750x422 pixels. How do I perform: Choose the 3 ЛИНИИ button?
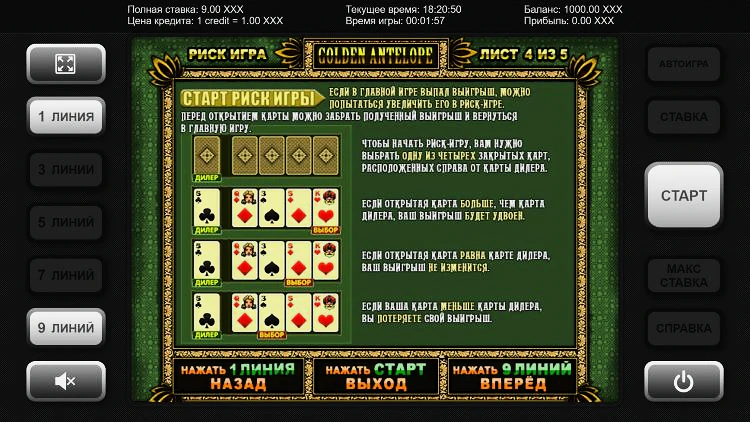(66, 169)
